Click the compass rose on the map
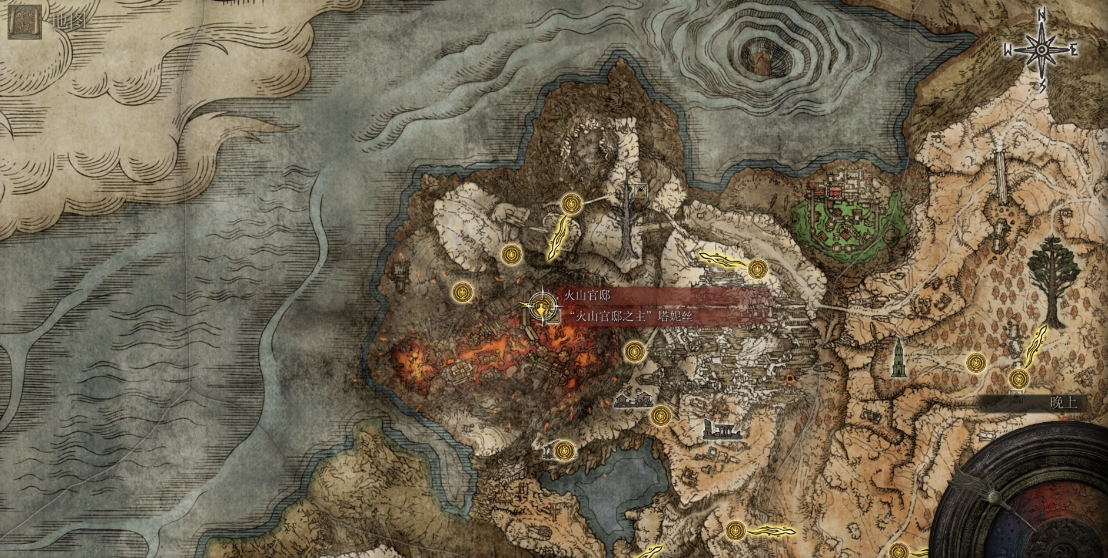 point(1041,47)
